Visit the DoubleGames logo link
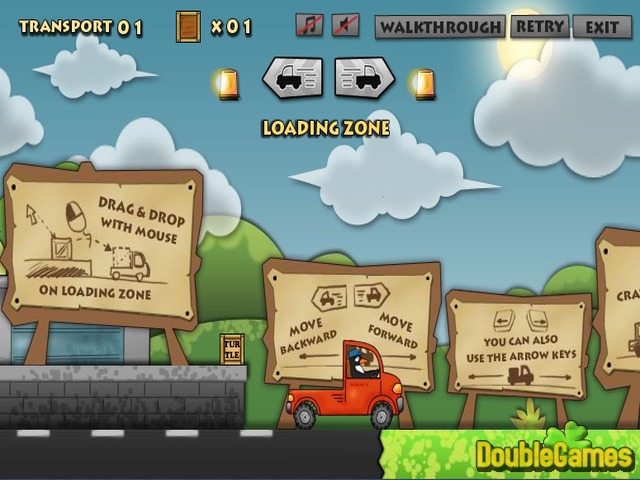640x480 pixels. click(x=554, y=455)
